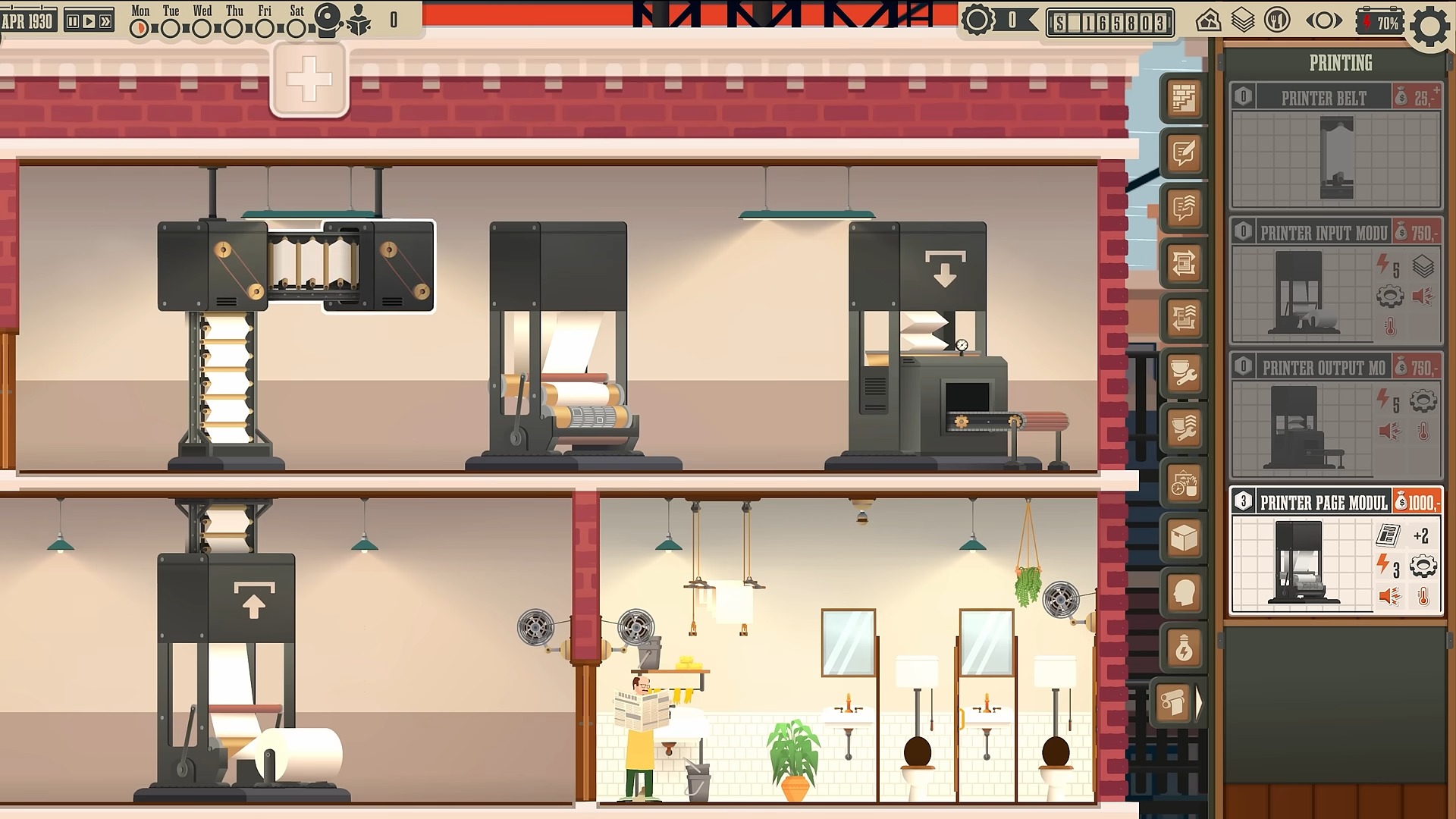Switch to fast-forward speed
The height and width of the screenshot is (819, 1456).
coord(105,22)
